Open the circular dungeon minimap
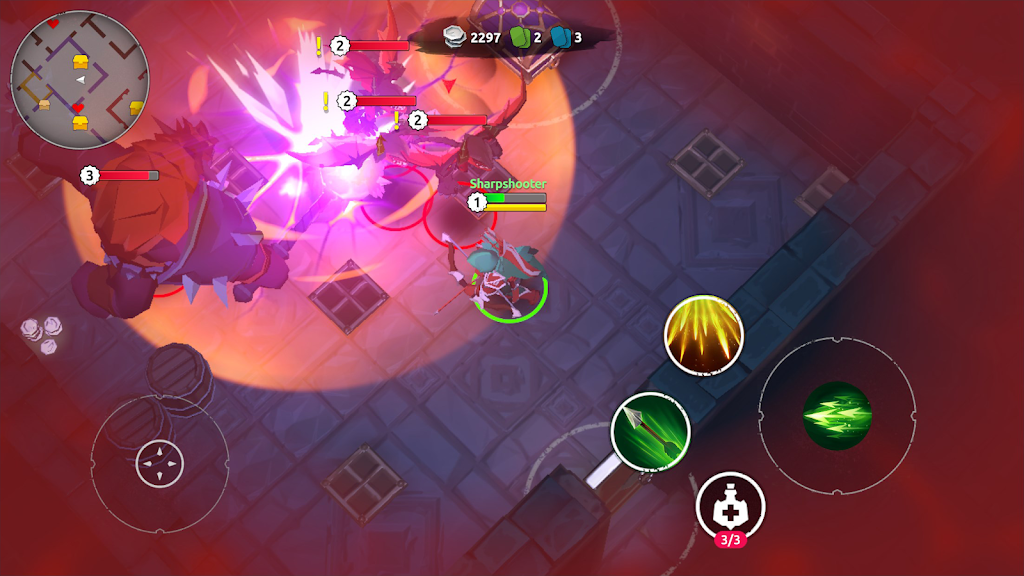This screenshot has width=1024, height=576. [x=80, y=80]
